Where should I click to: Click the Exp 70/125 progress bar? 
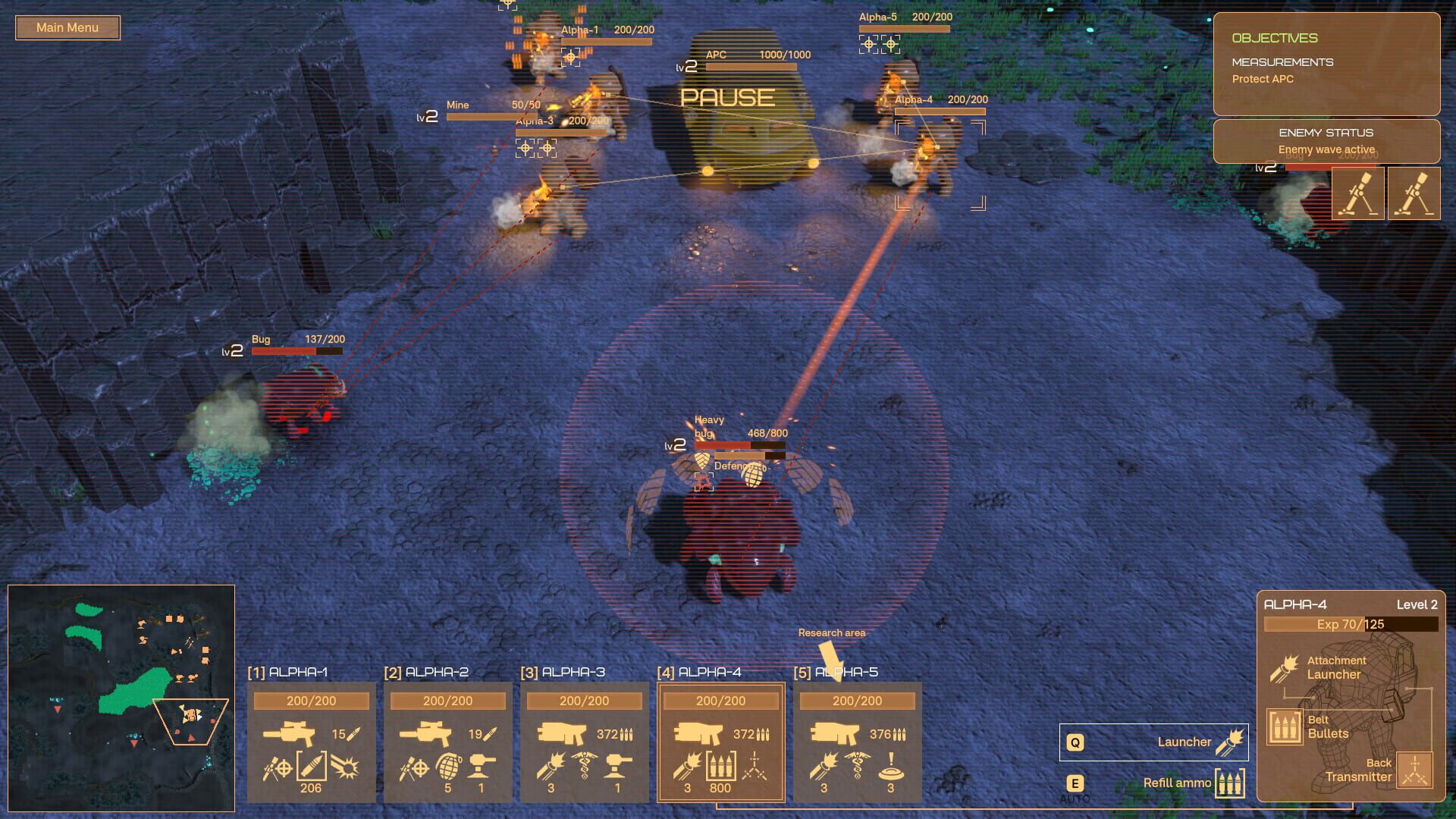(1350, 625)
